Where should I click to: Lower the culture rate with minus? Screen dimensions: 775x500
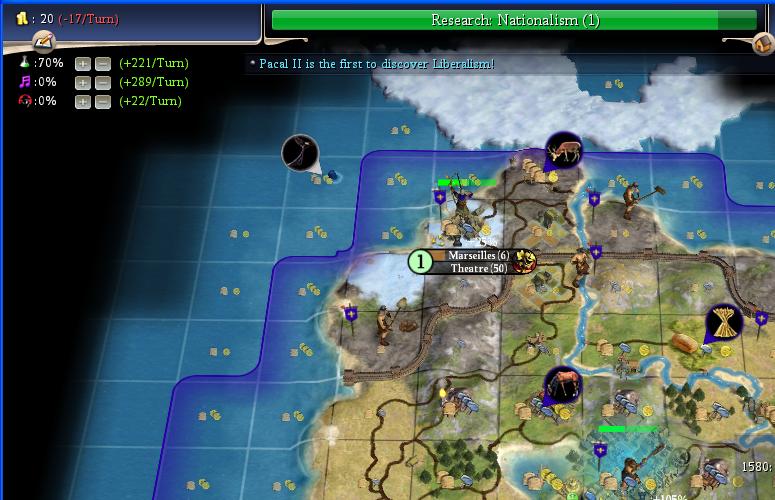click(x=102, y=82)
